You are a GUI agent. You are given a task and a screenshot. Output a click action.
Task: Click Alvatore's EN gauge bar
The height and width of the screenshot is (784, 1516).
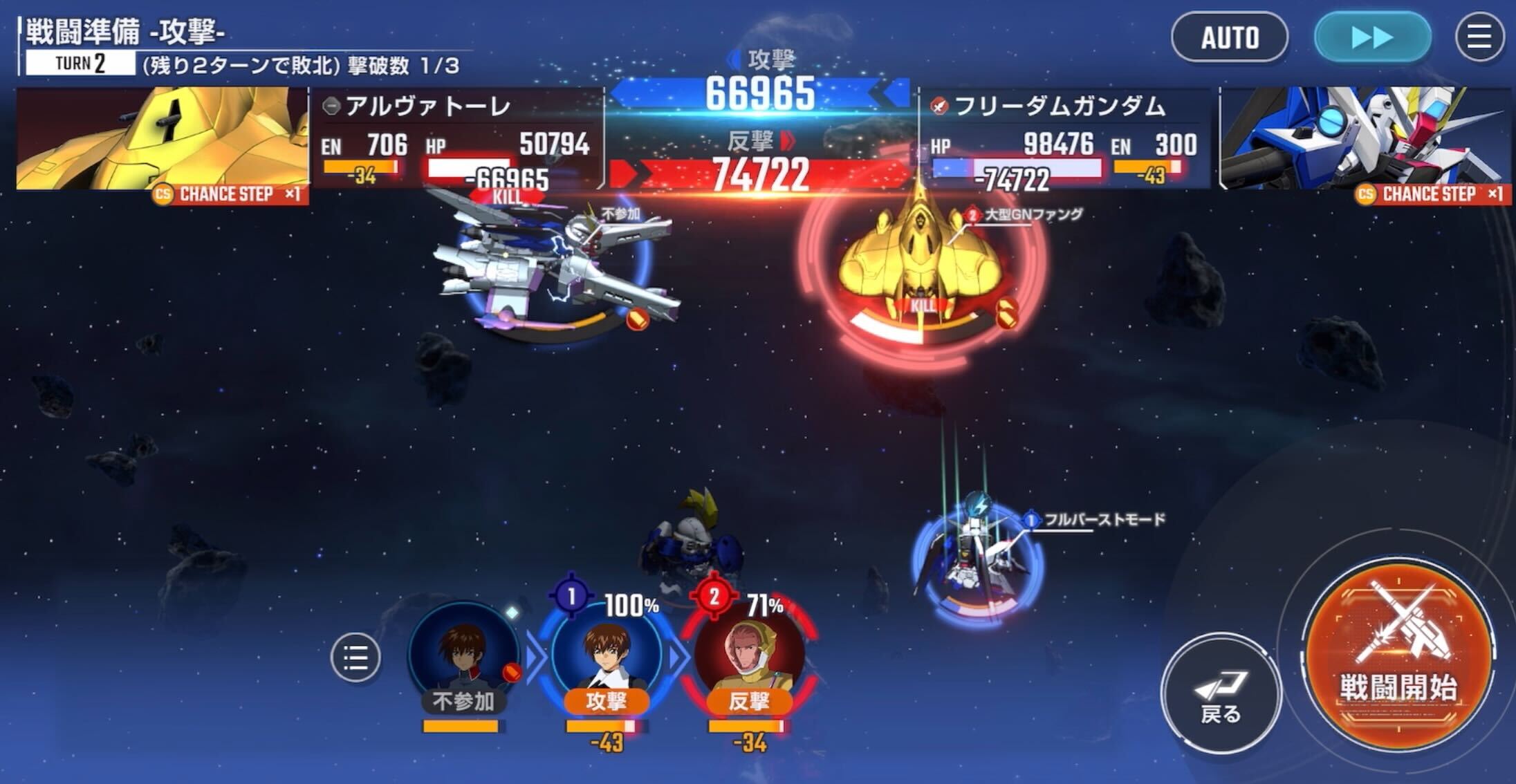click(x=360, y=166)
